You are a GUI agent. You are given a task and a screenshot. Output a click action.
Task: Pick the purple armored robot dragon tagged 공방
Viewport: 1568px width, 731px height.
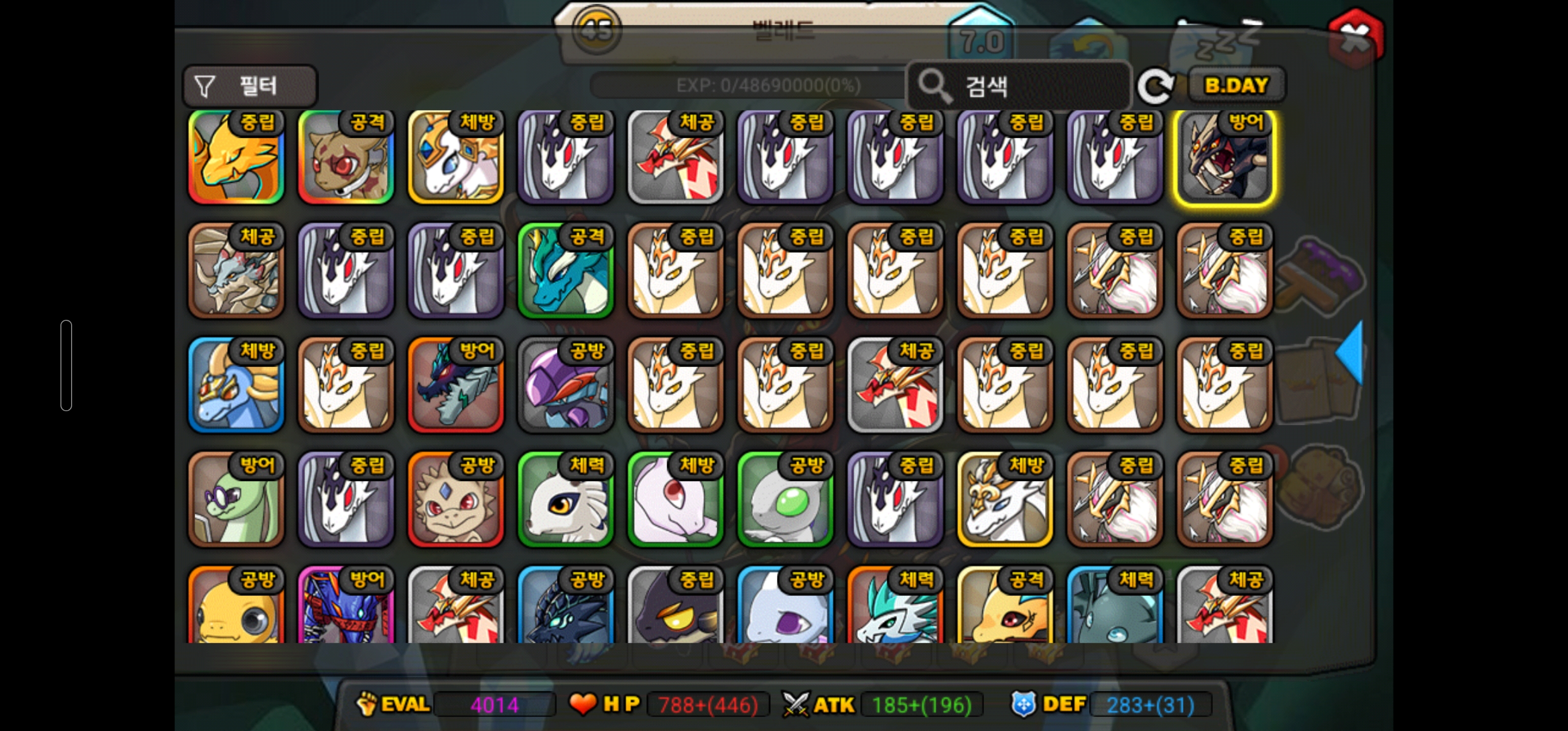(566, 386)
